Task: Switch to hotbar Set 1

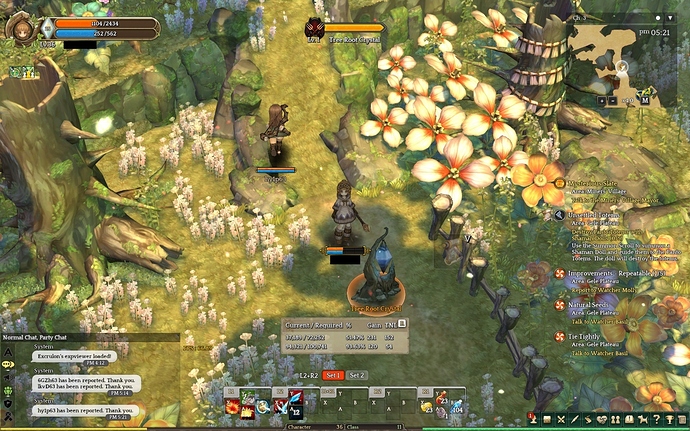Action: pos(332,375)
